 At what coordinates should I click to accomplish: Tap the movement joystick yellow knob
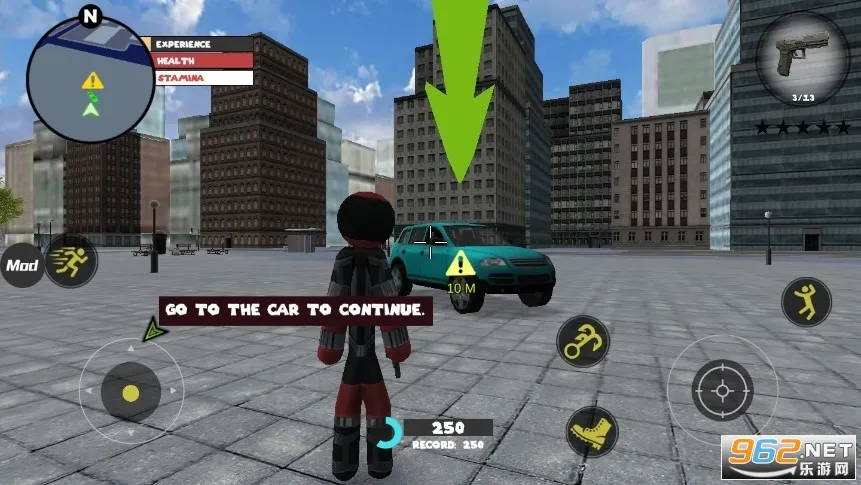(131, 391)
